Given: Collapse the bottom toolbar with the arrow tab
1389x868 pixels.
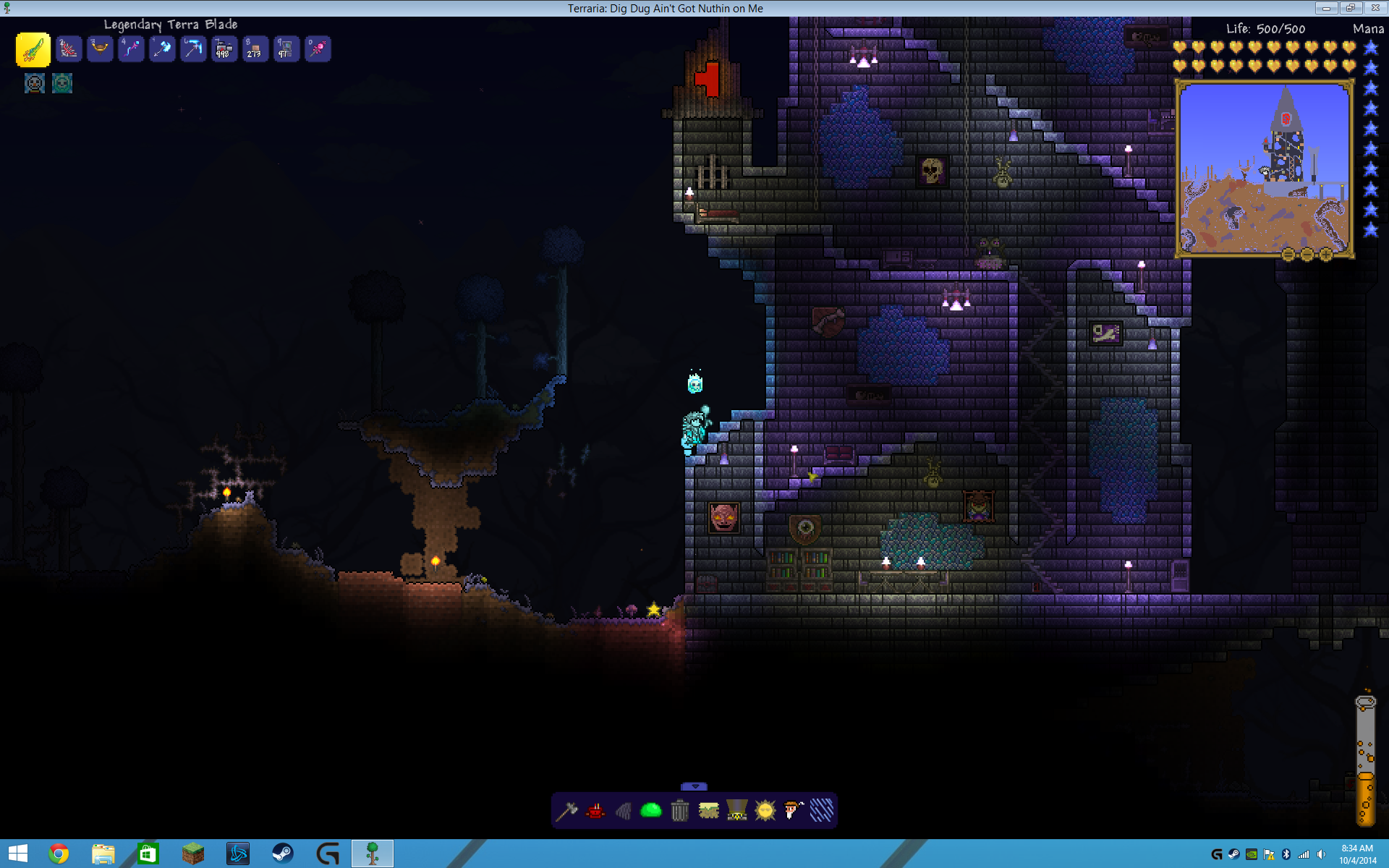Looking at the screenshot, I should pyautogui.click(x=694, y=786).
